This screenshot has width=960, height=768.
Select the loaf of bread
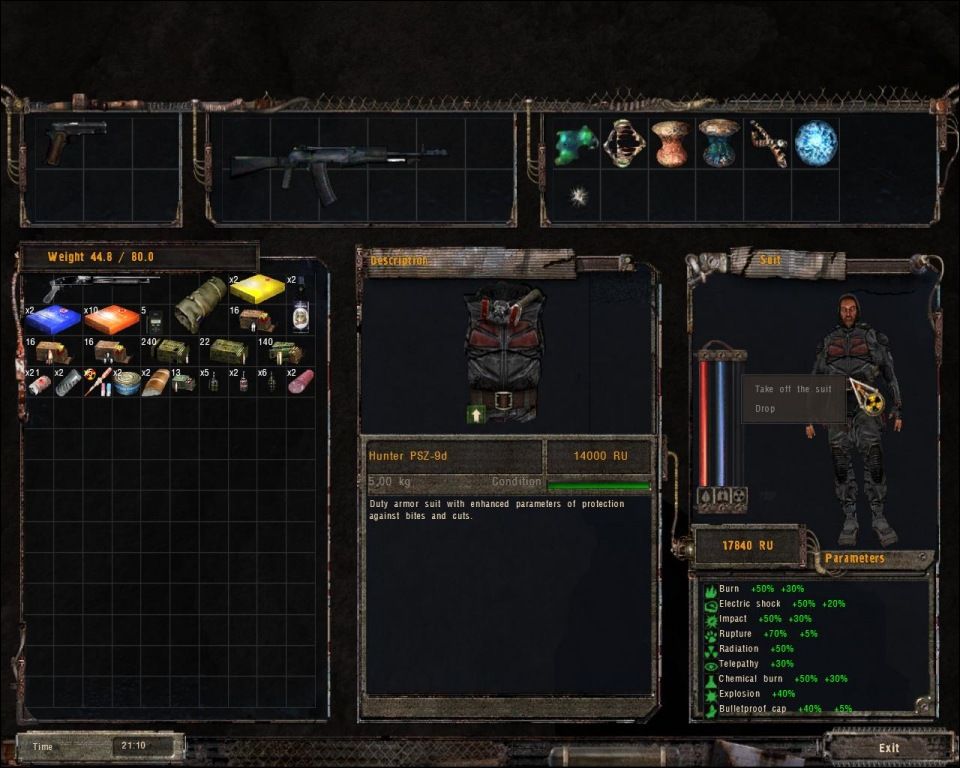(x=156, y=383)
